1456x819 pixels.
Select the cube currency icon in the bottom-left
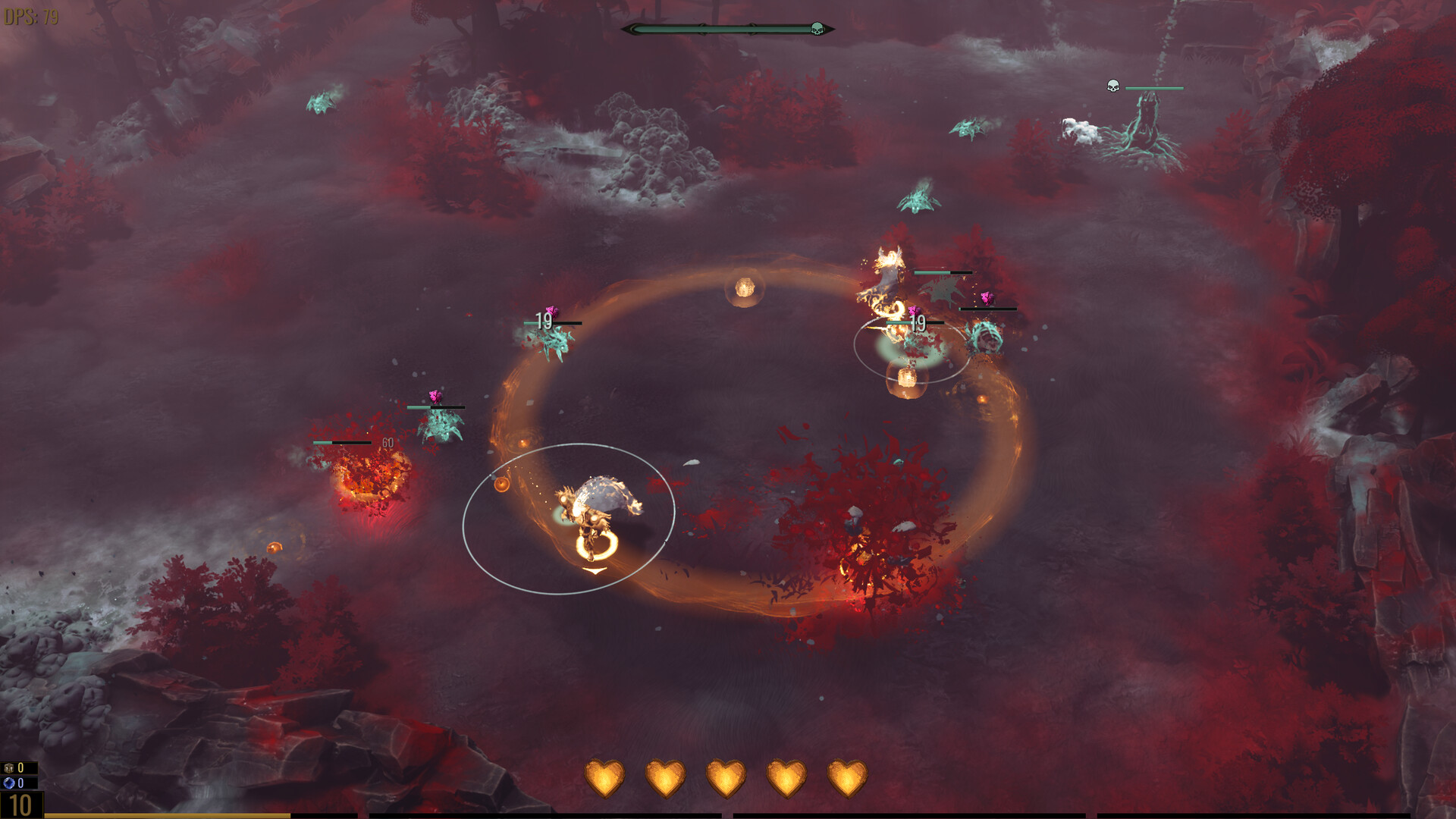pyautogui.click(x=8, y=767)
